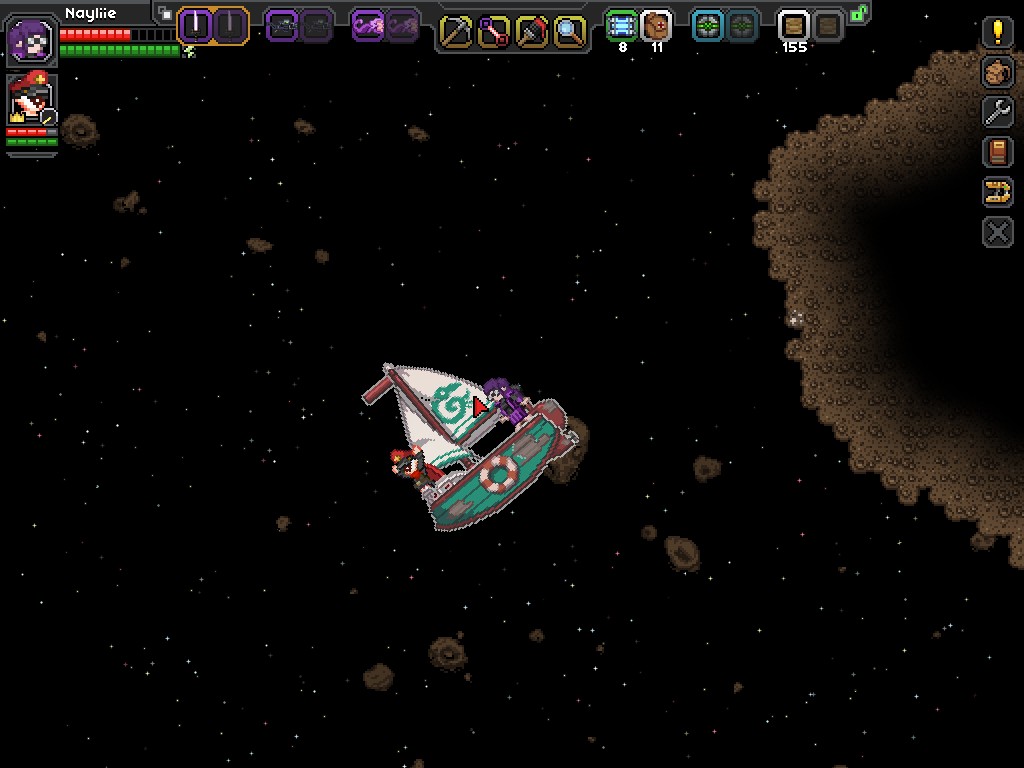Select the wood block slot with 155
Viewport: 1024px width, 768px height.
click(794, 26)
